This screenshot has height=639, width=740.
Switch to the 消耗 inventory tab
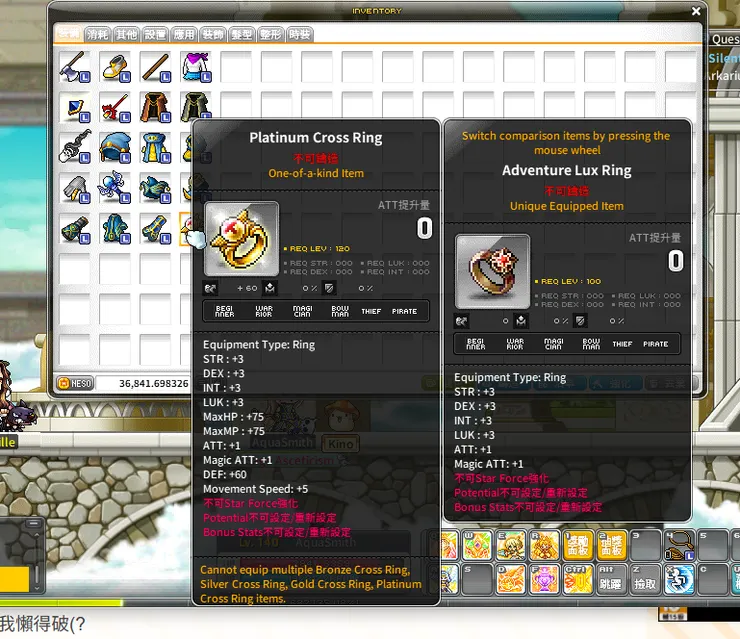pyautogui.click(x=97, y=34)
